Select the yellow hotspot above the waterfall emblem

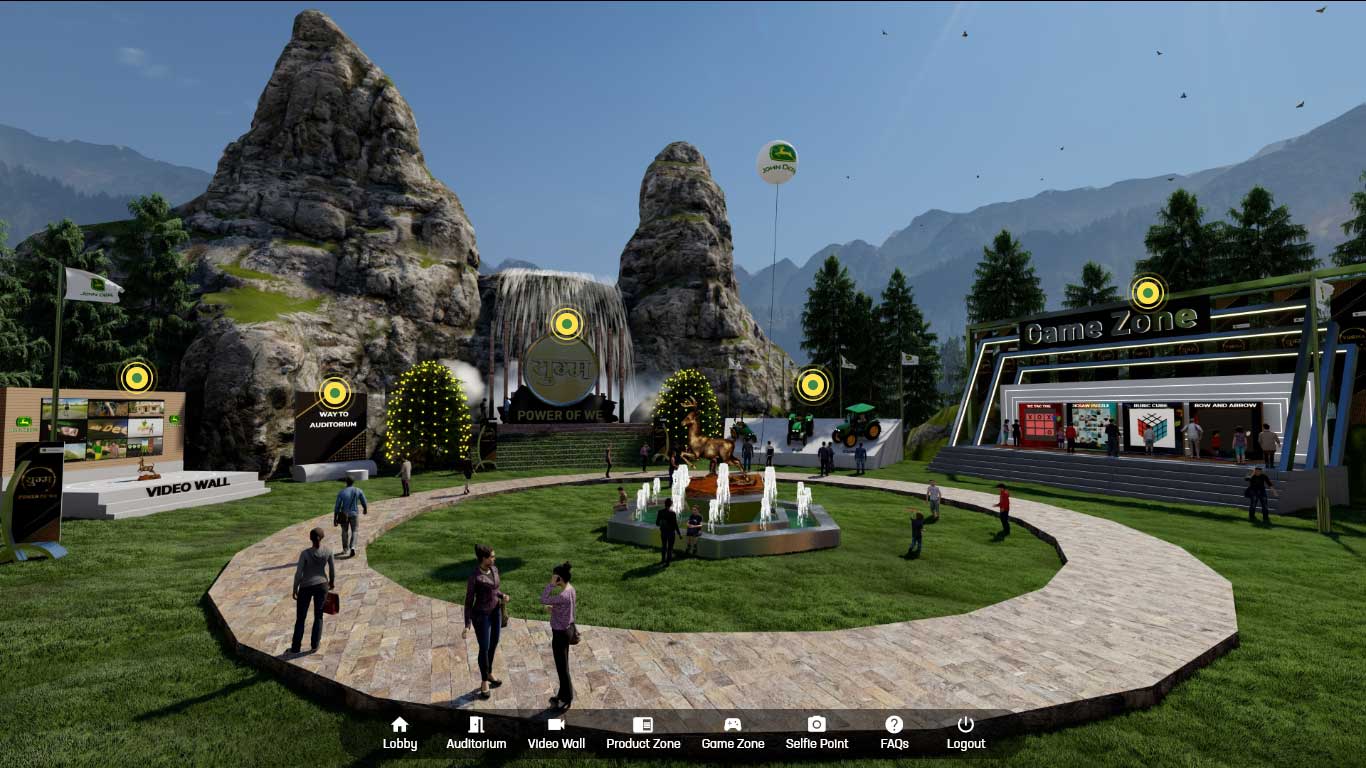pyautogui.click(x=567, y=324)
